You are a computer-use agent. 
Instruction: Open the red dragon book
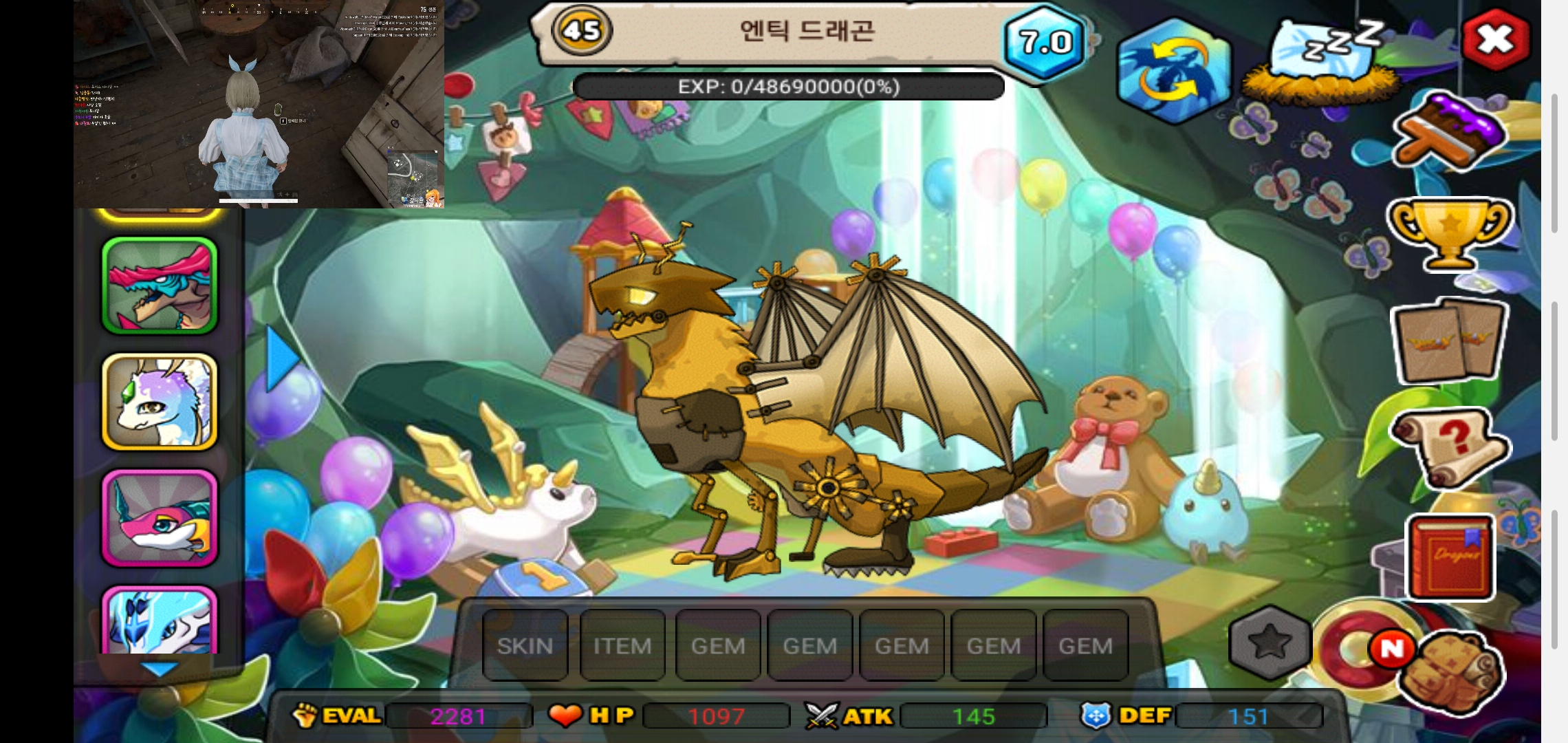point(1450,557)
